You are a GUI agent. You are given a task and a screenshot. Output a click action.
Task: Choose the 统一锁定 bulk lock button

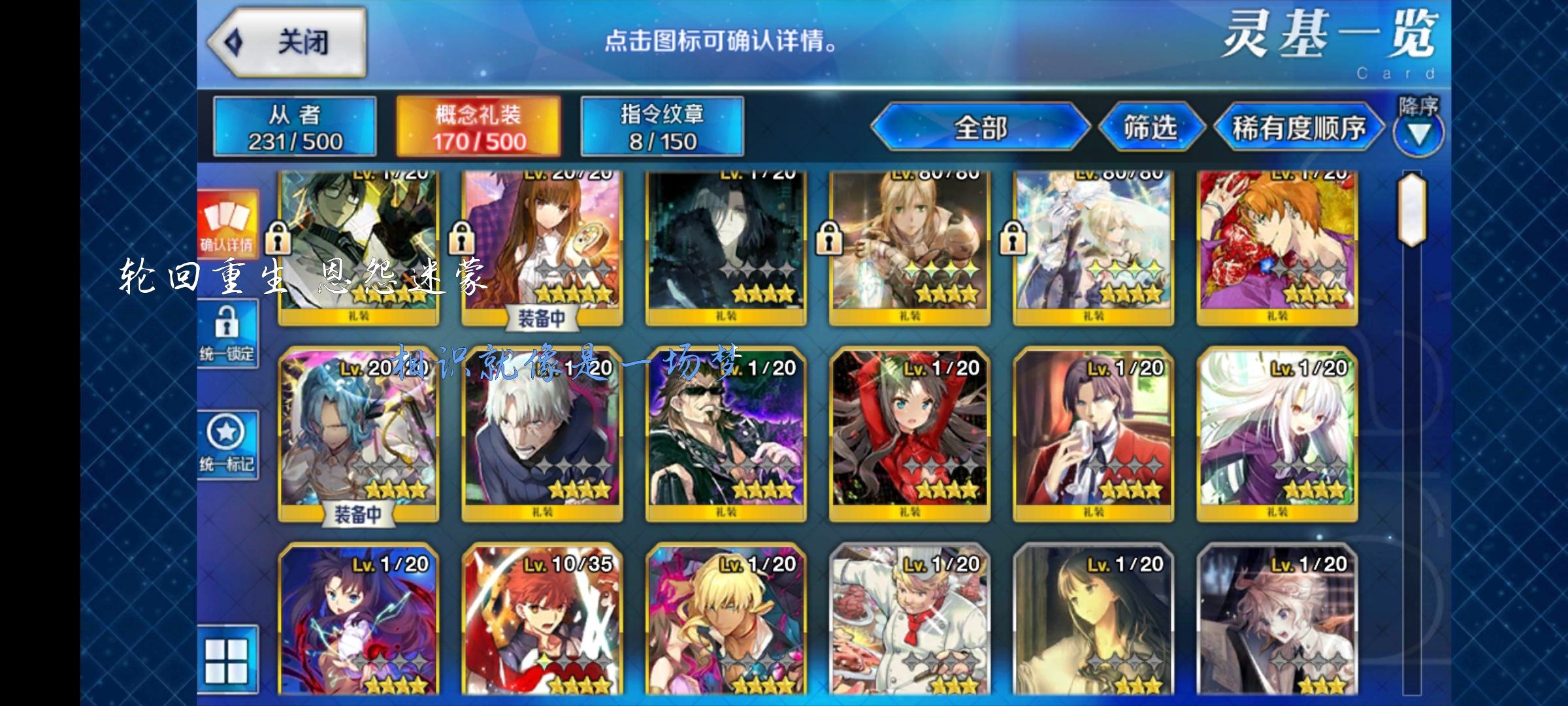coord(227,333)
